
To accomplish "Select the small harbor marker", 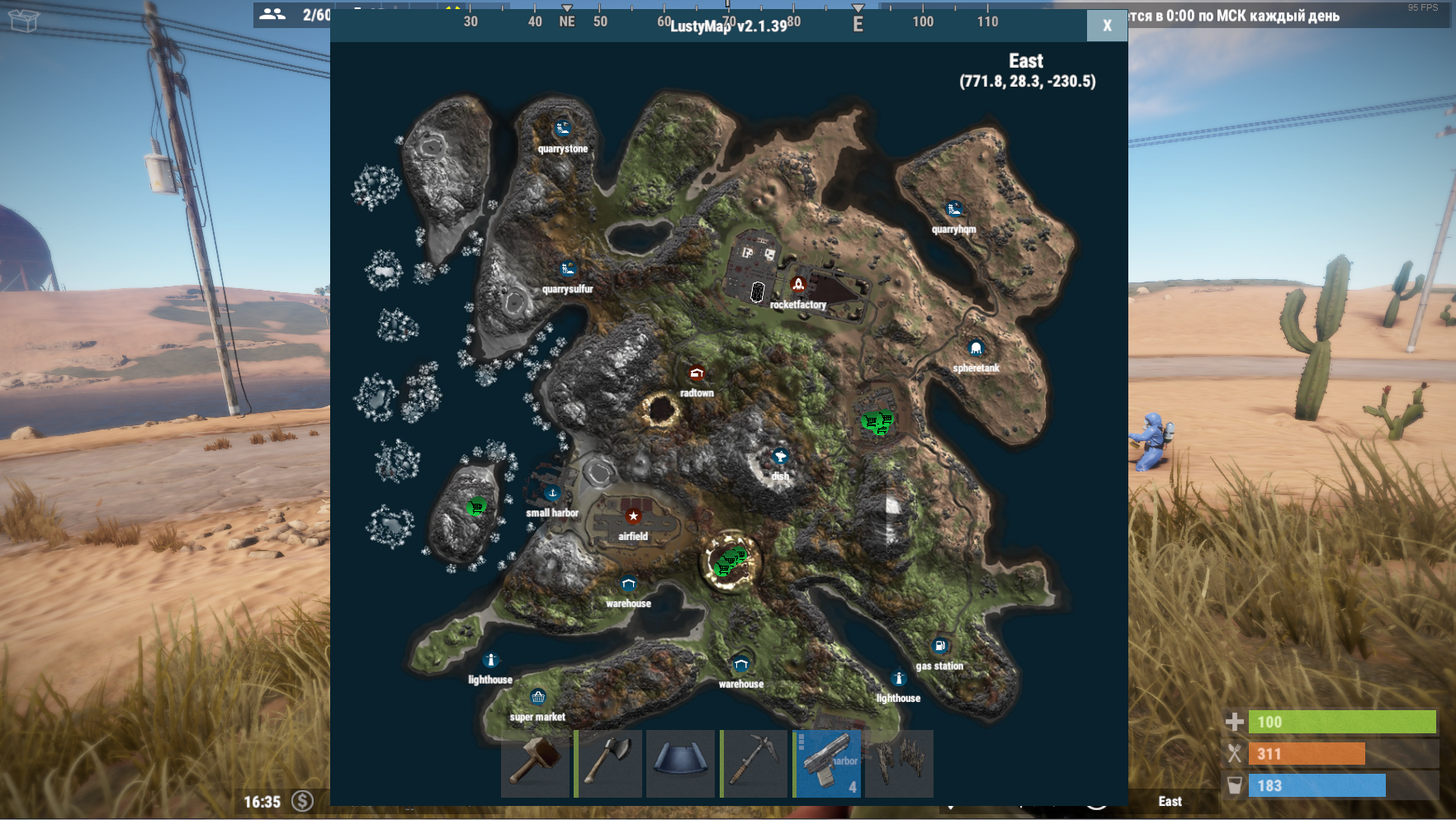I will [x=552, y=494].
